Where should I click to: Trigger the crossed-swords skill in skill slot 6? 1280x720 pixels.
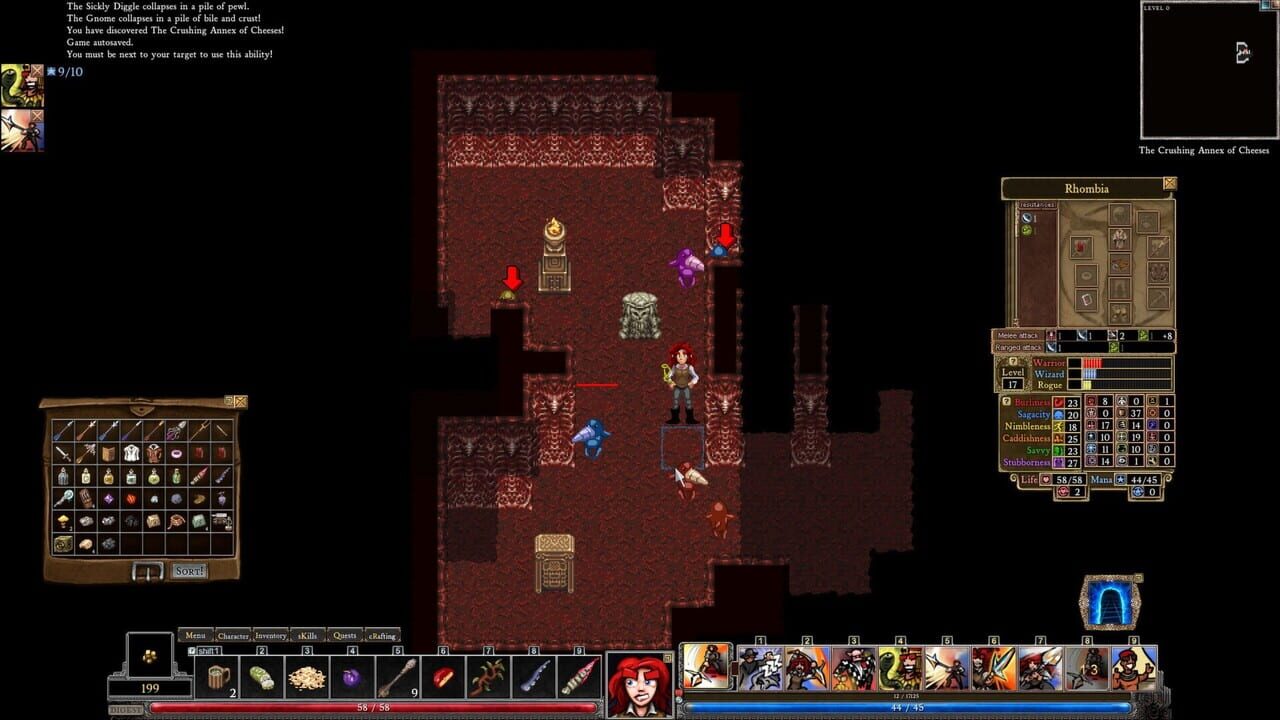pos(992,667)
